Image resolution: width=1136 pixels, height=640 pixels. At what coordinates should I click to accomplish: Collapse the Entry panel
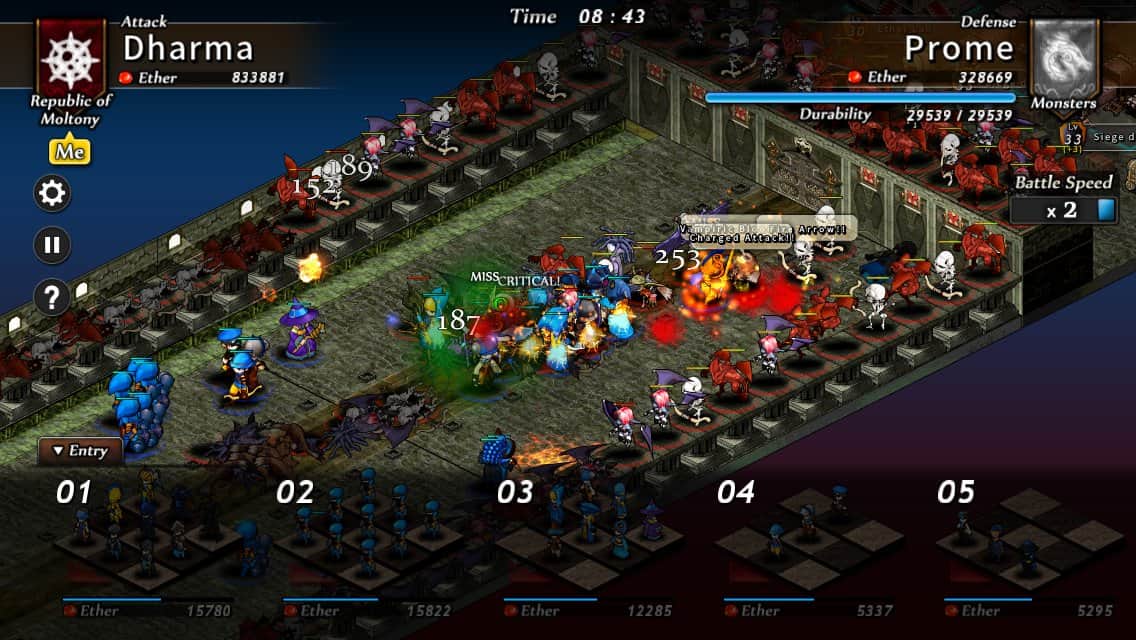[80, 451]
